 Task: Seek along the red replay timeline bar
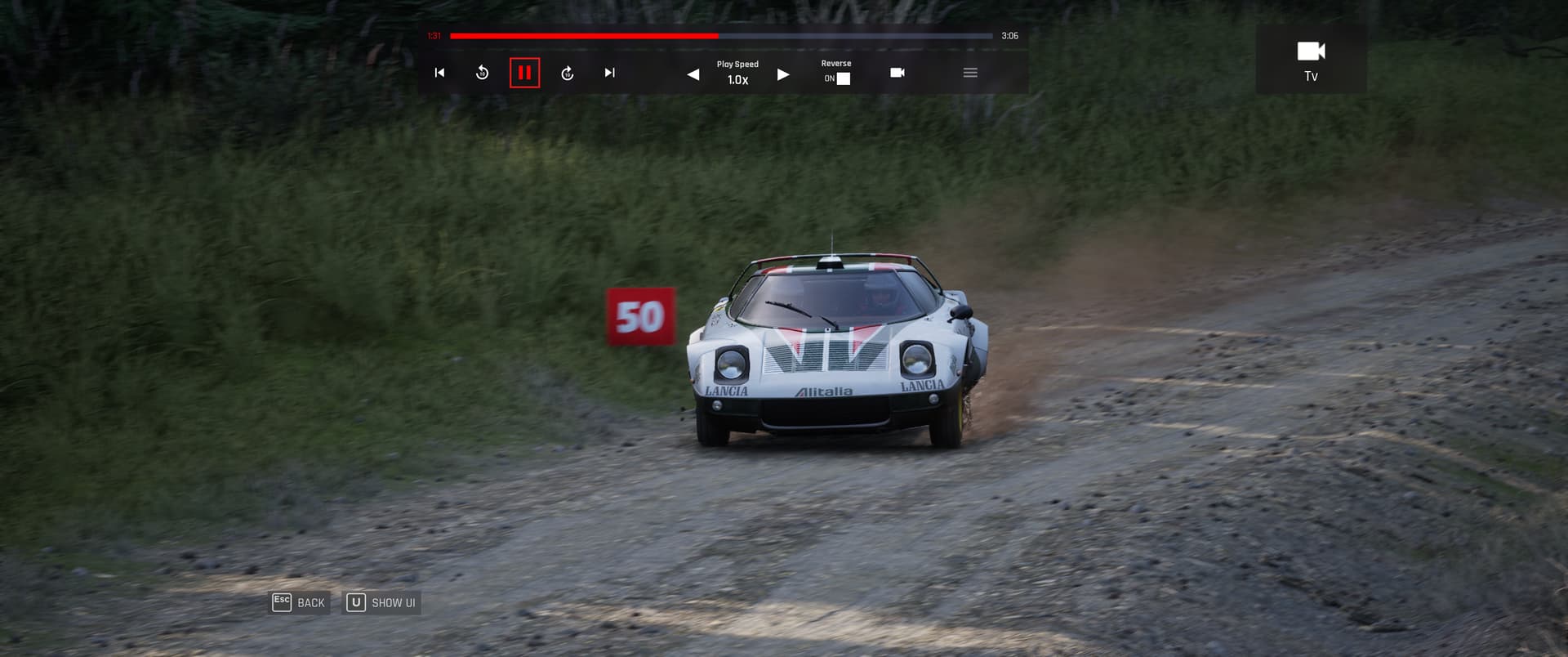(x=720, y=36)
